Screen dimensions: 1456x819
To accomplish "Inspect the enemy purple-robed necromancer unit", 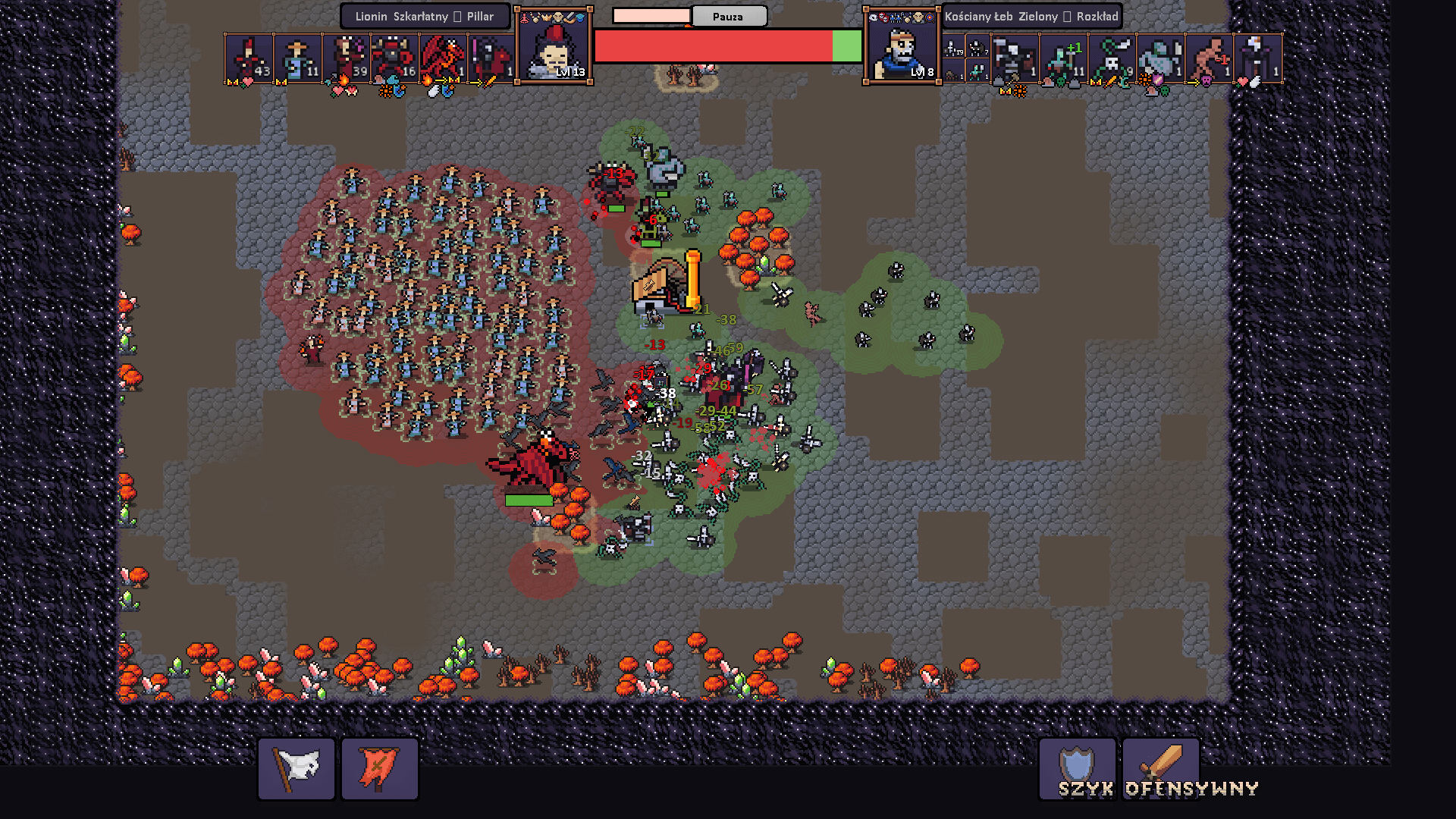I will (1257, 58).
